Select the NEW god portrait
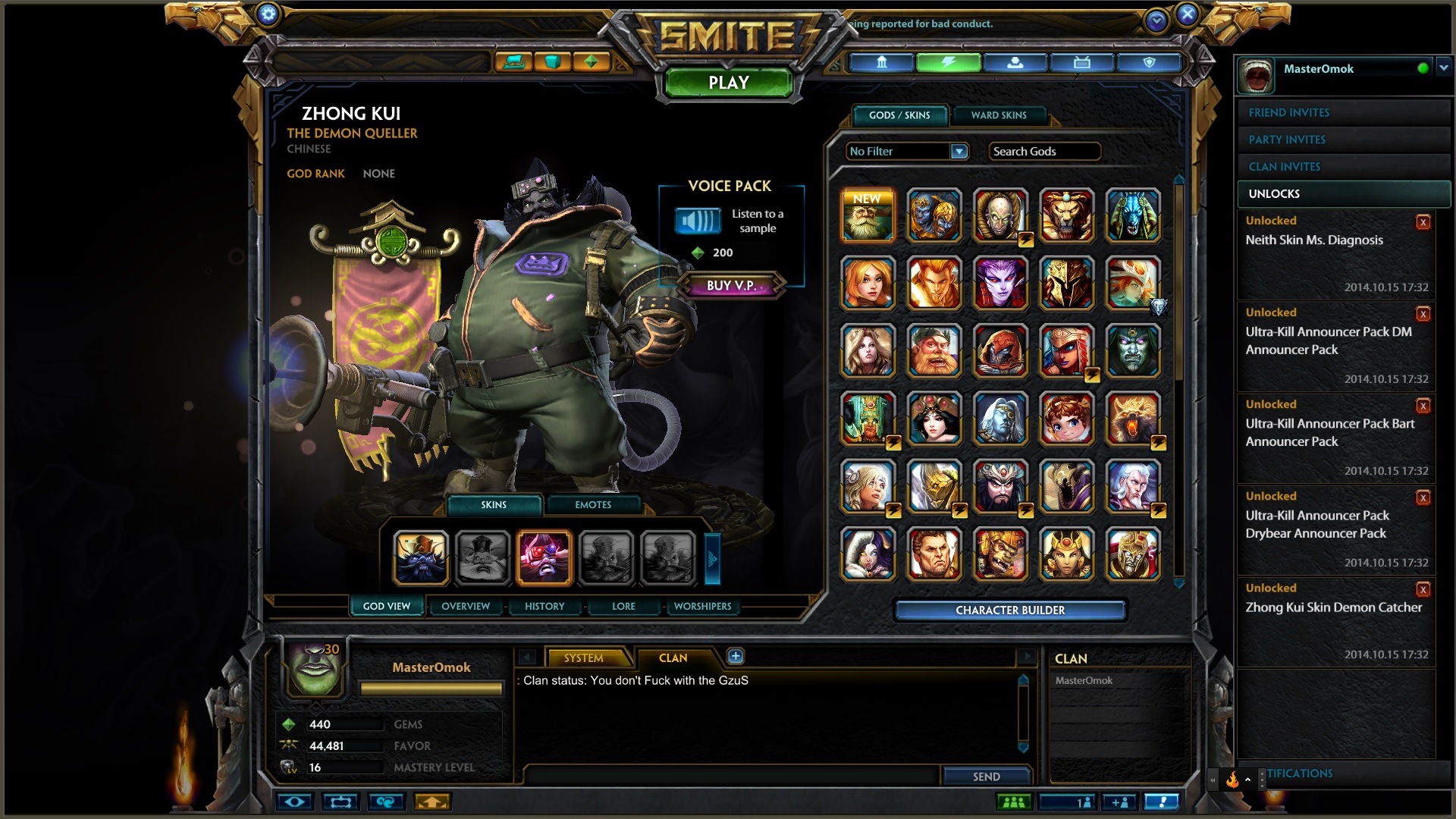Image resolution: width=1456 pixels, height=819 pixels. pyautogui.click(x=868, y=215)
